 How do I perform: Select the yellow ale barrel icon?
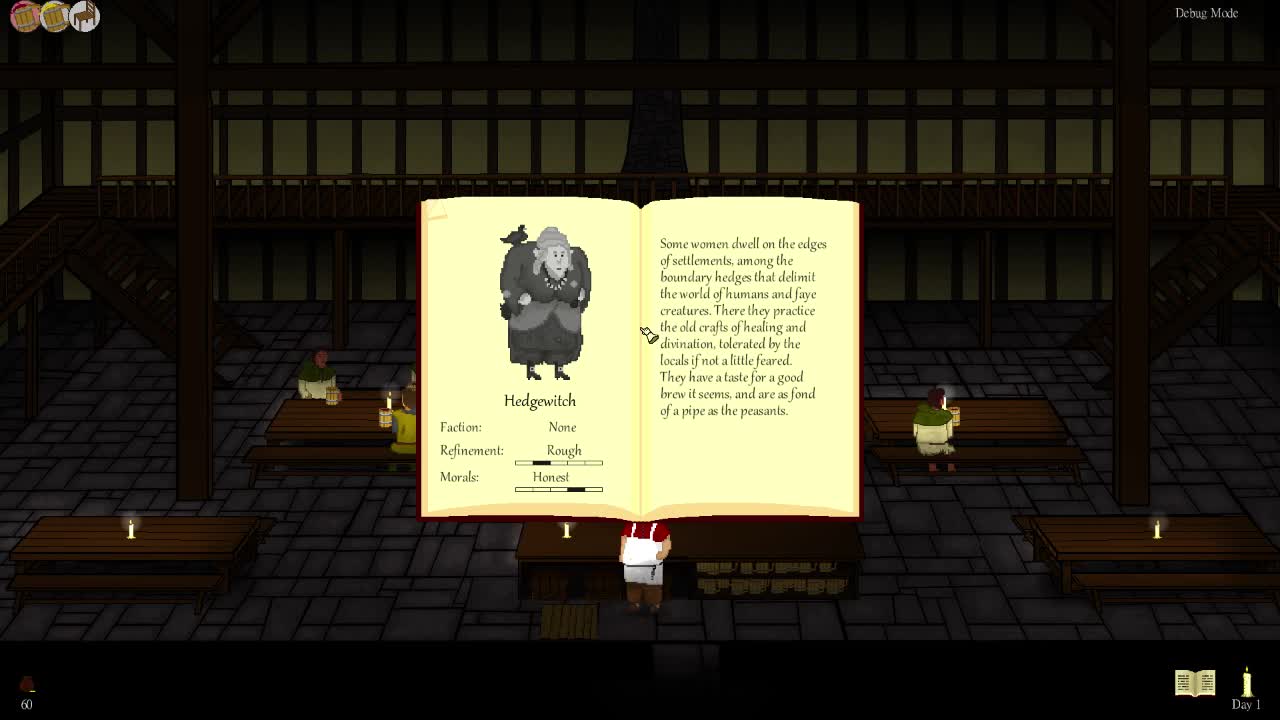click(x=54, y=16)
